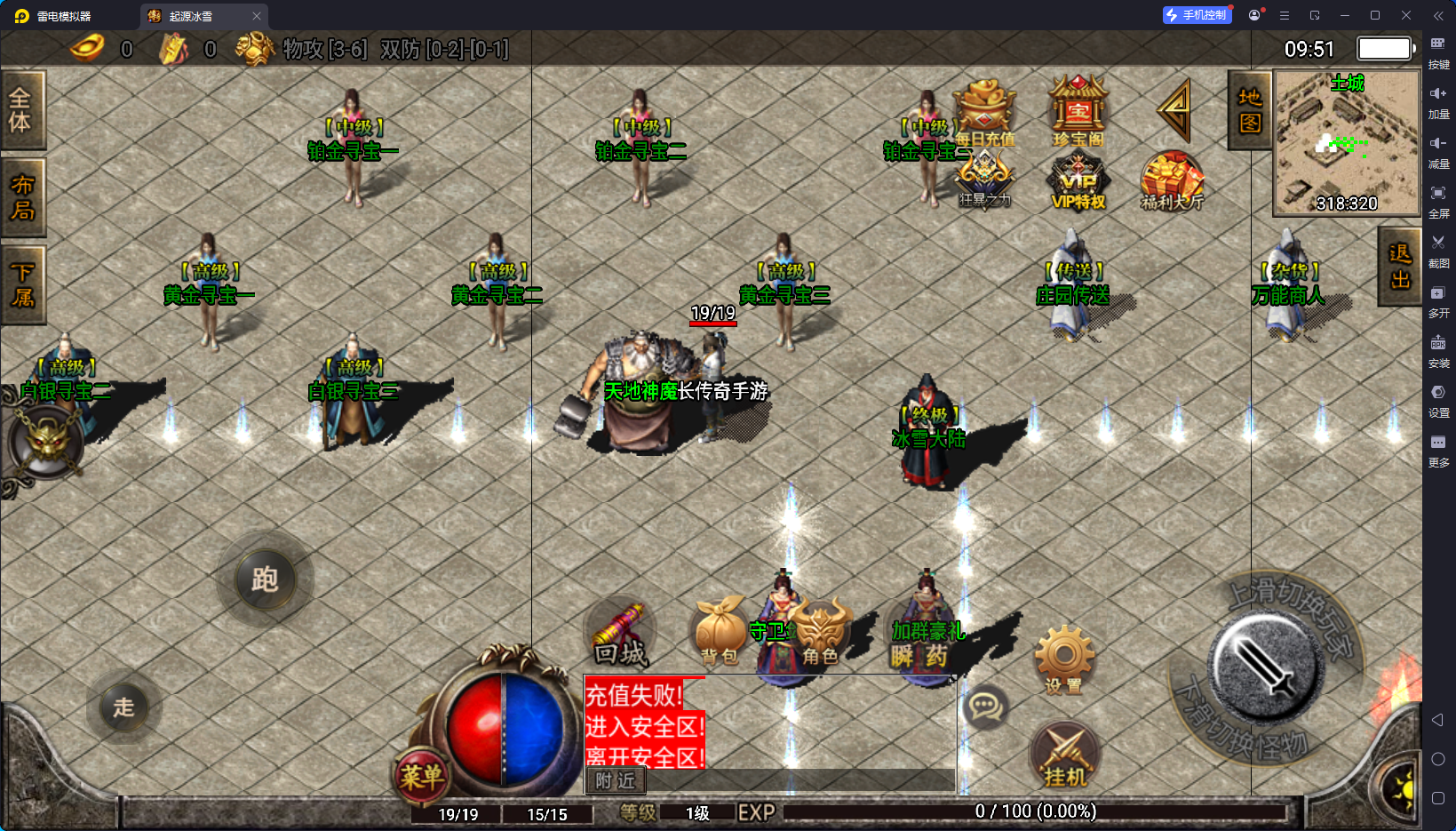Open the 设置 gear settings
1456x831 pixels.
[x=1063, y=659]
